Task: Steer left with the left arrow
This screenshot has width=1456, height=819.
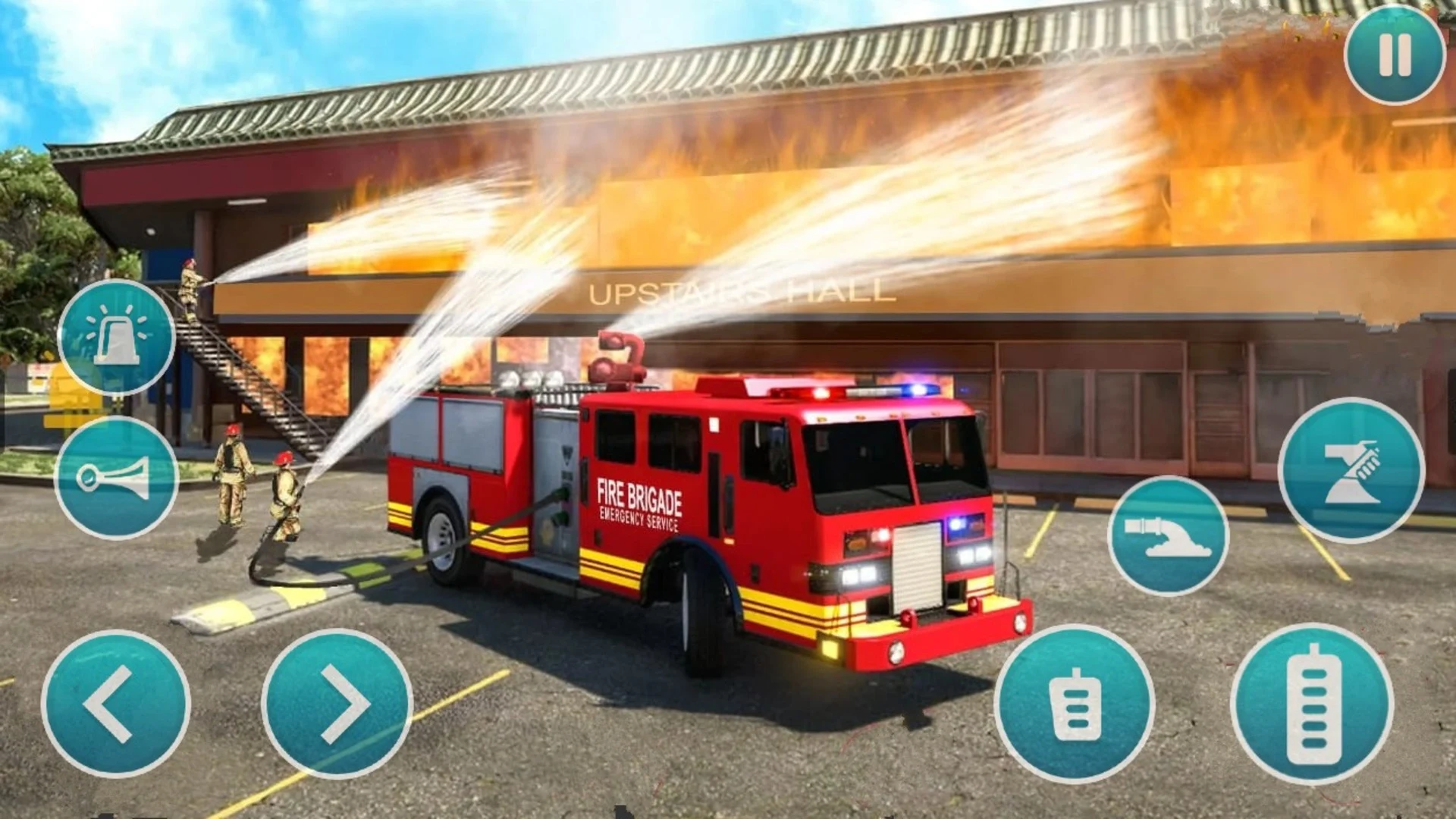Action: [x=115, y=704]
